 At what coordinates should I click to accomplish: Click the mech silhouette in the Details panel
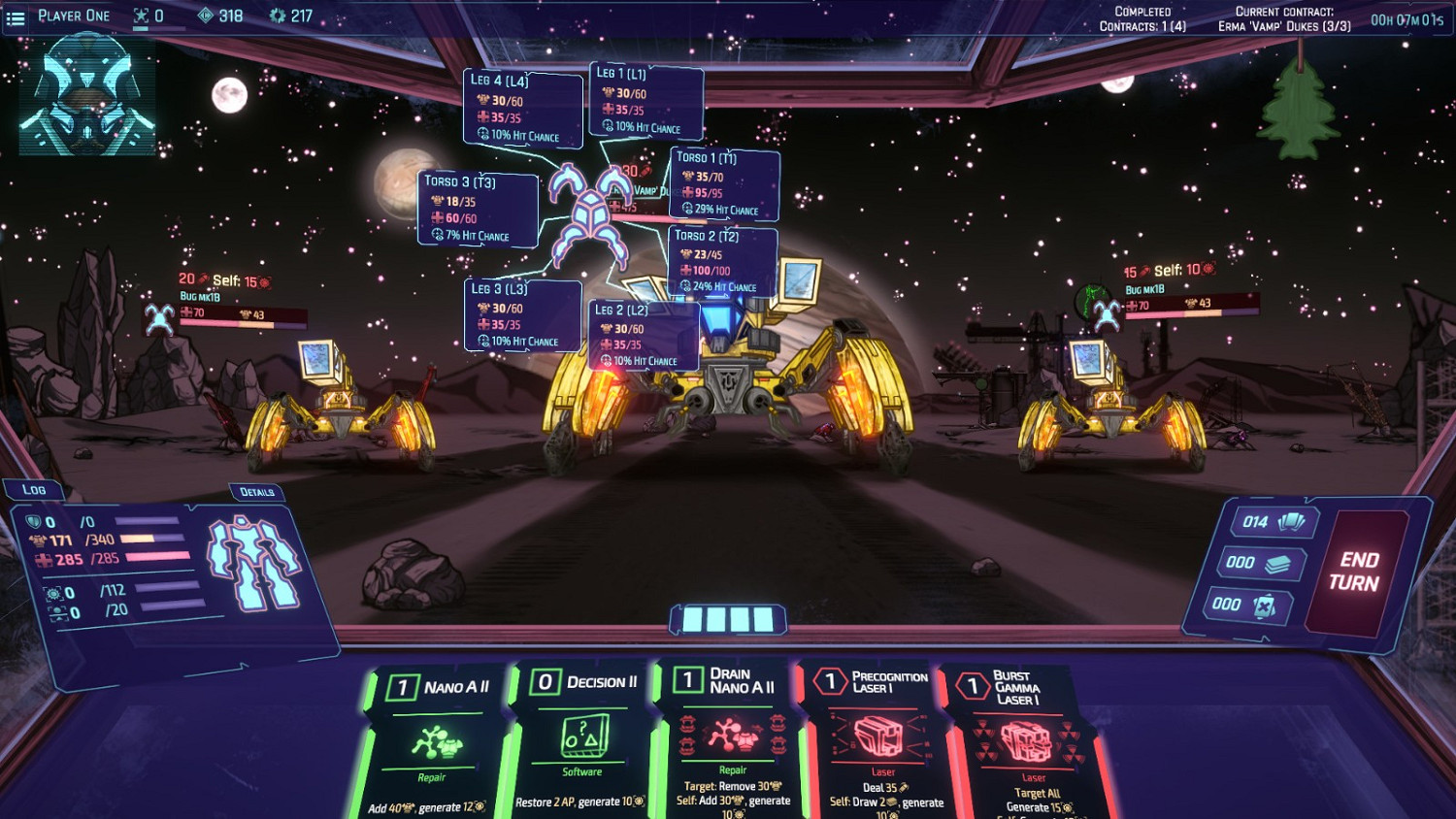[x=256, y=563]
